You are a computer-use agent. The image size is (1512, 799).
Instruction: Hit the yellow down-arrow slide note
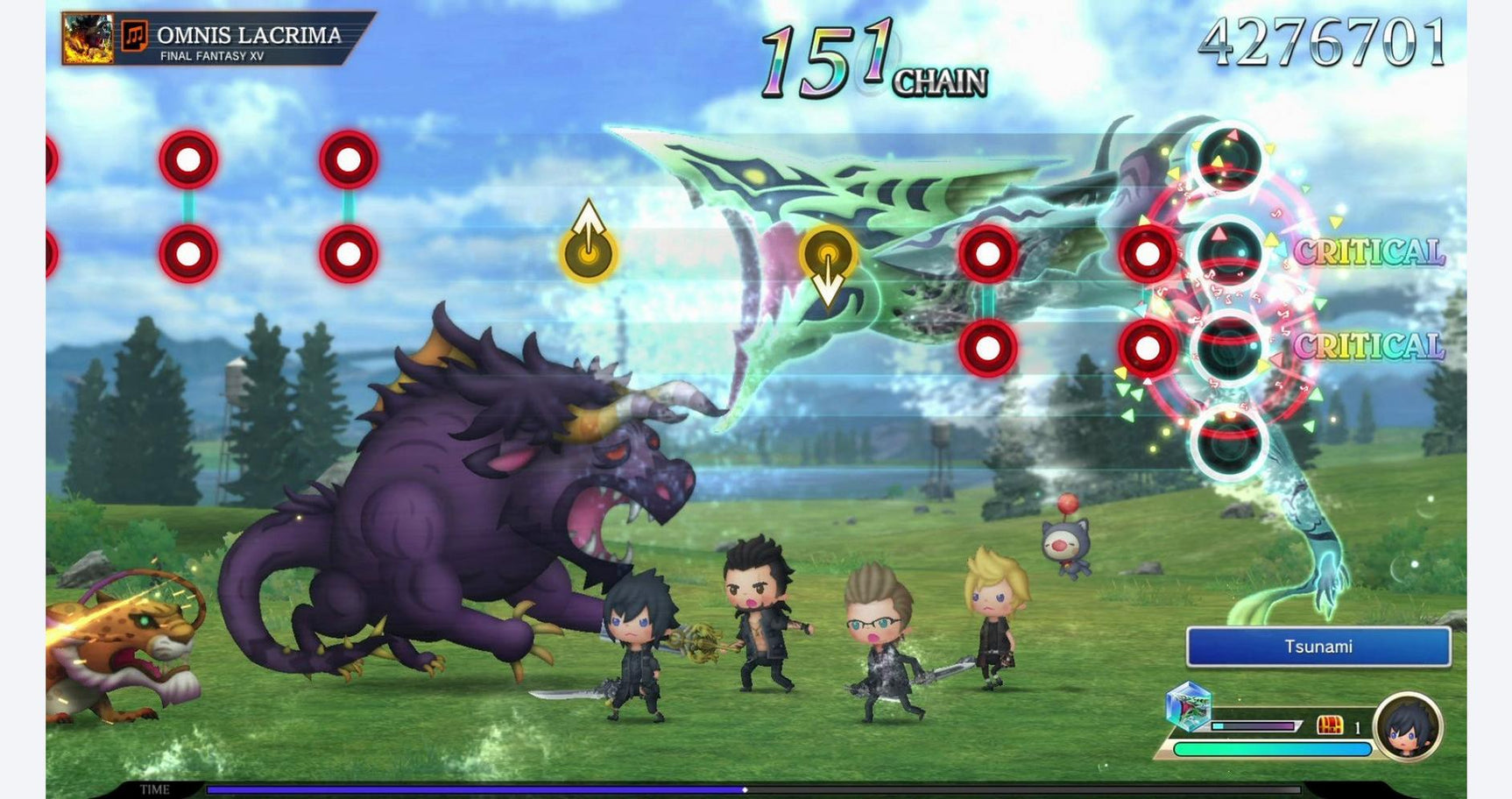[828, 258]
